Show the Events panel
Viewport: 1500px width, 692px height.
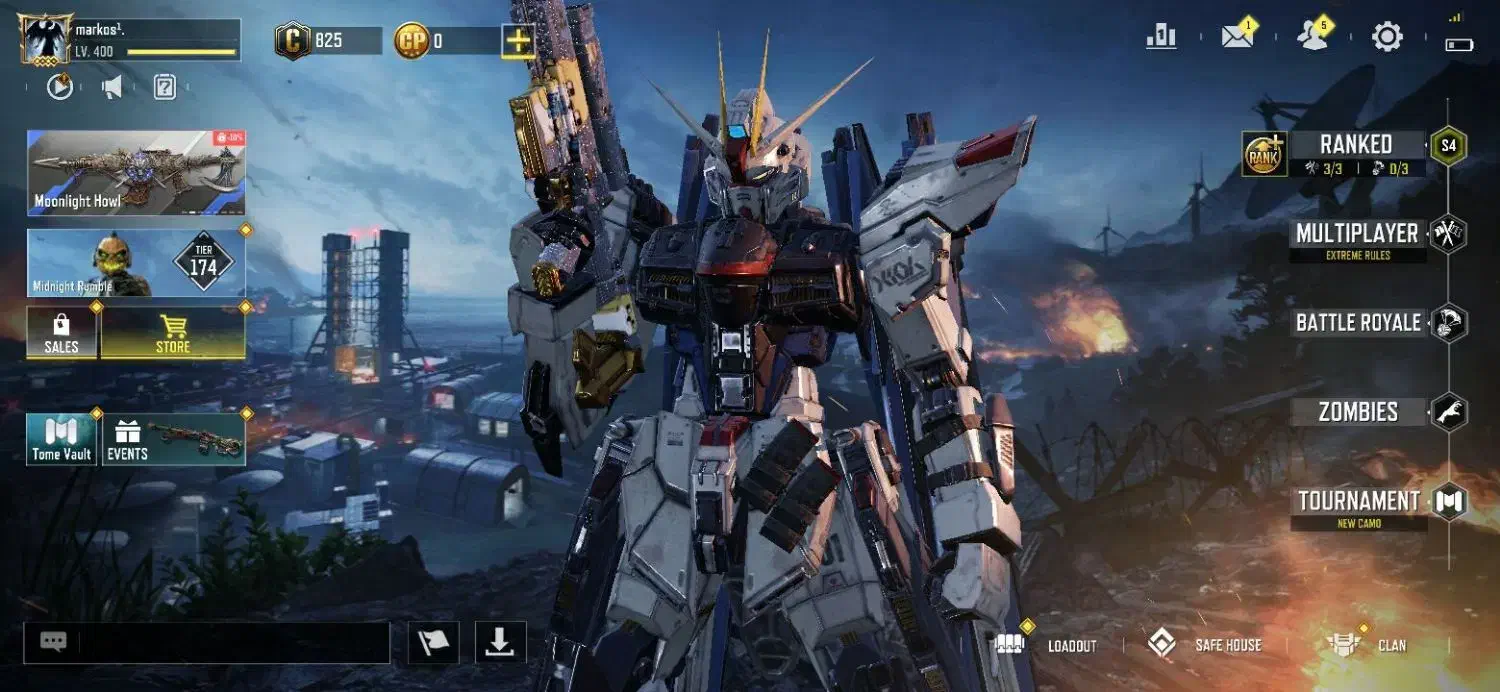coord(174,440)
